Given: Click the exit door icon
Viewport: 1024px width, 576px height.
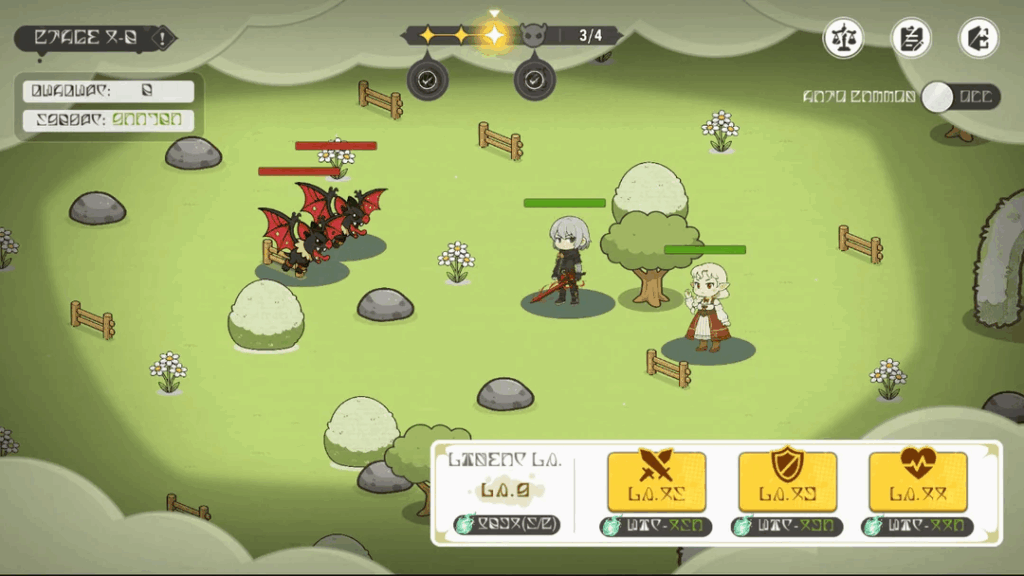Looking at the screenshot, I should [x=978, y=38].
